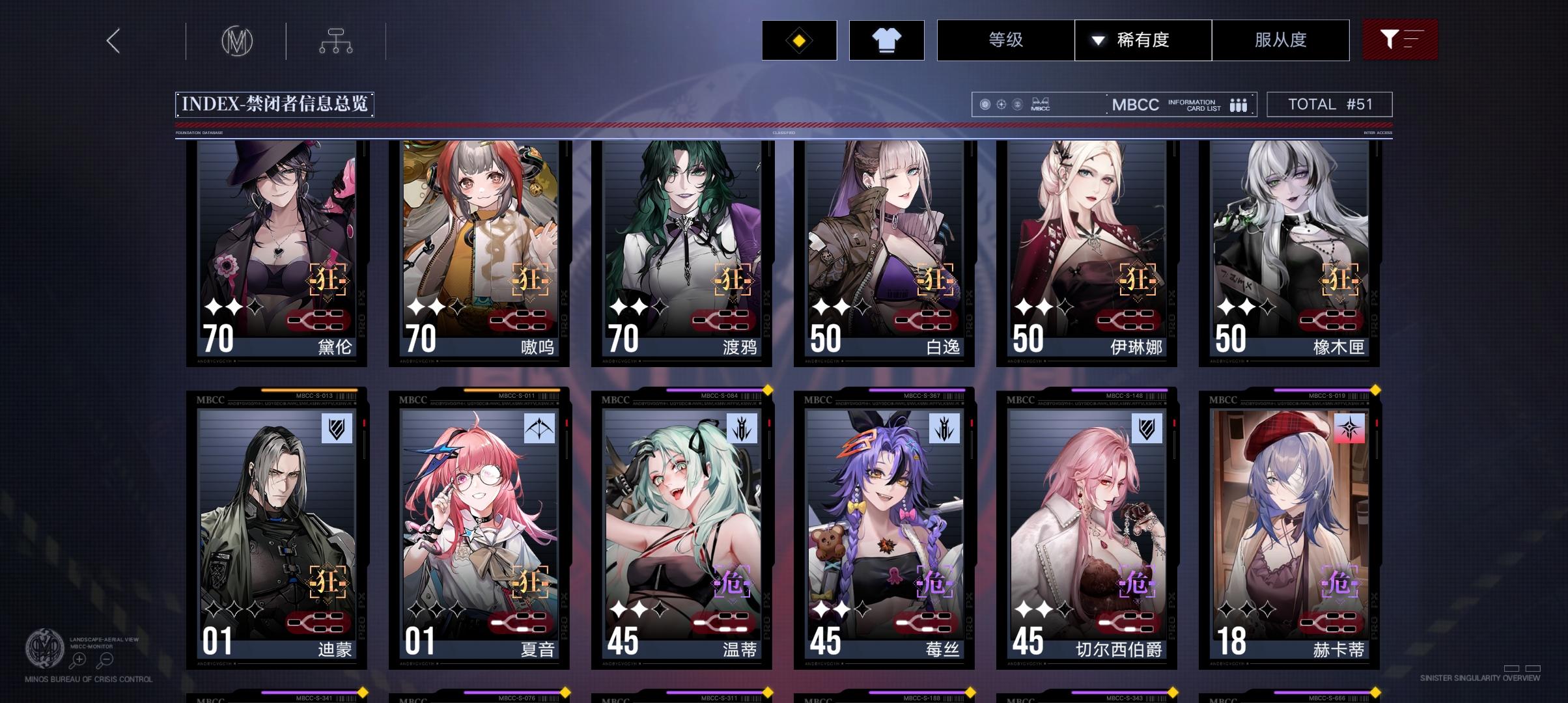Select the red filter icon at top right
1568x703 pixels.
point(1400,40)
